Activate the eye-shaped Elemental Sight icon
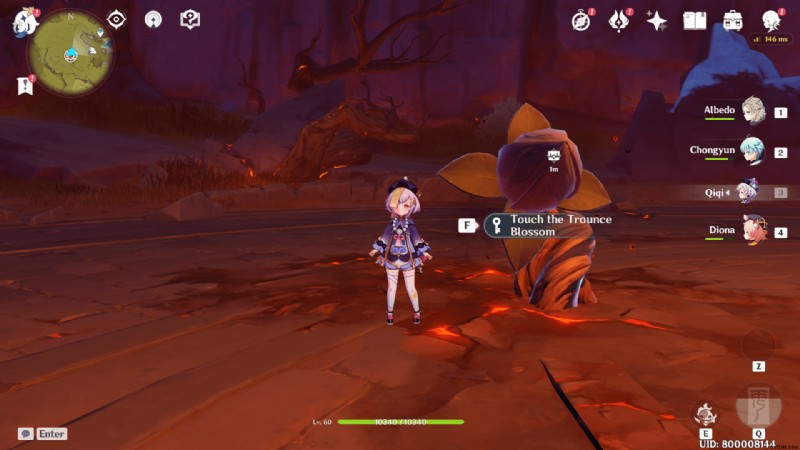 [117, 19]
